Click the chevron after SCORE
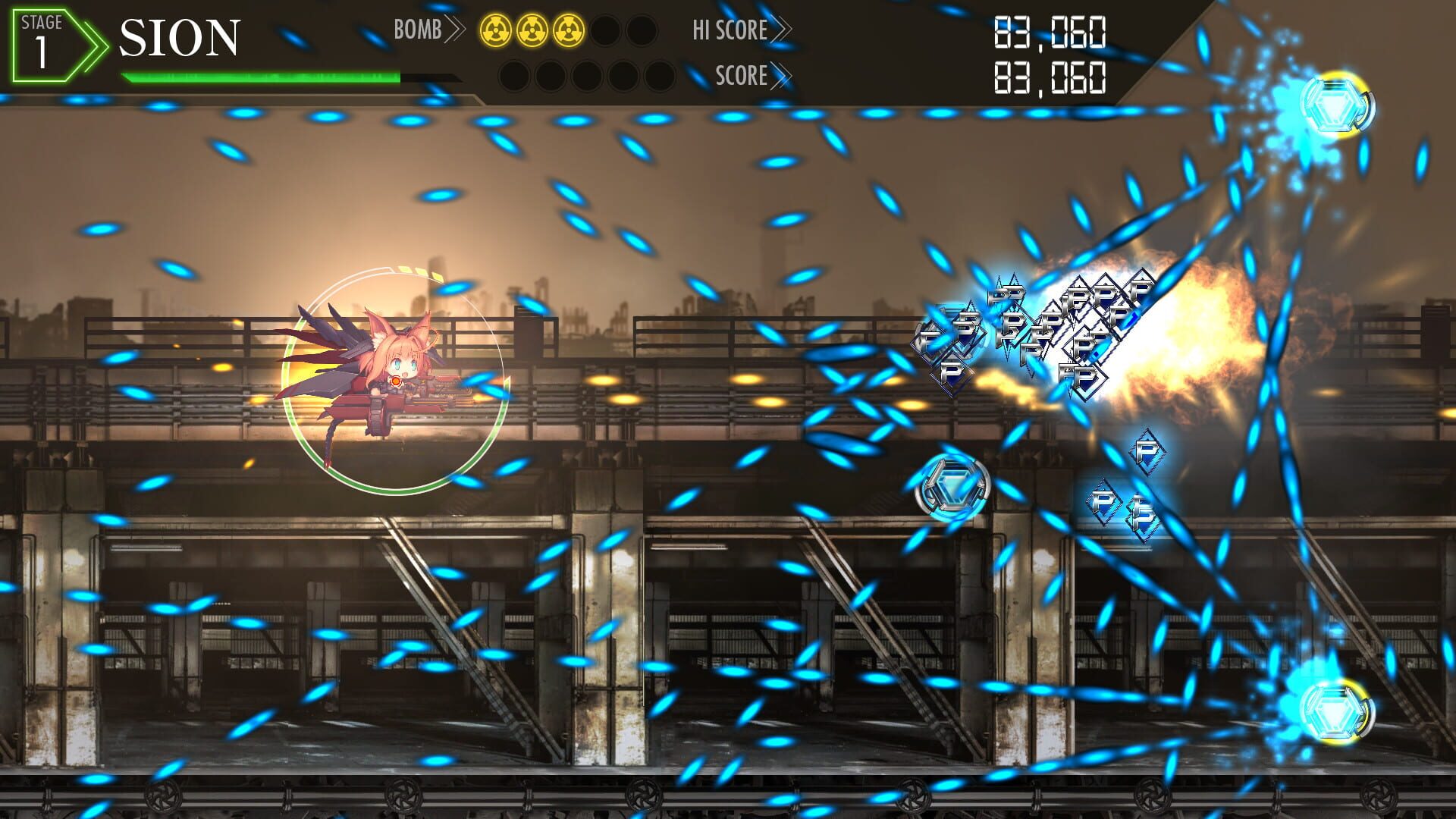The width and height of the screenshot is (1456, 819). click(781, 76)
